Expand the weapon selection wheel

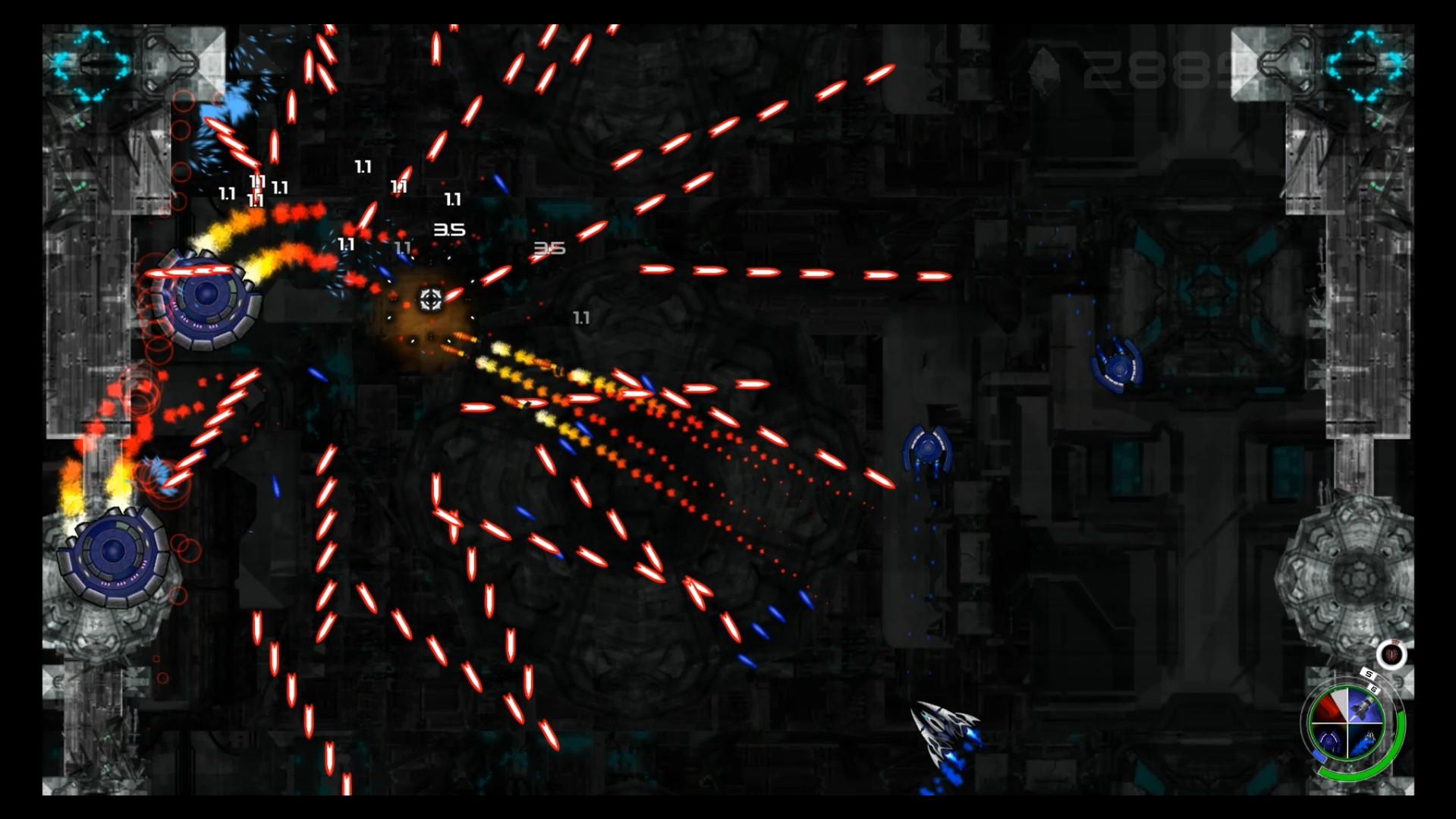tap(1347, 723)
